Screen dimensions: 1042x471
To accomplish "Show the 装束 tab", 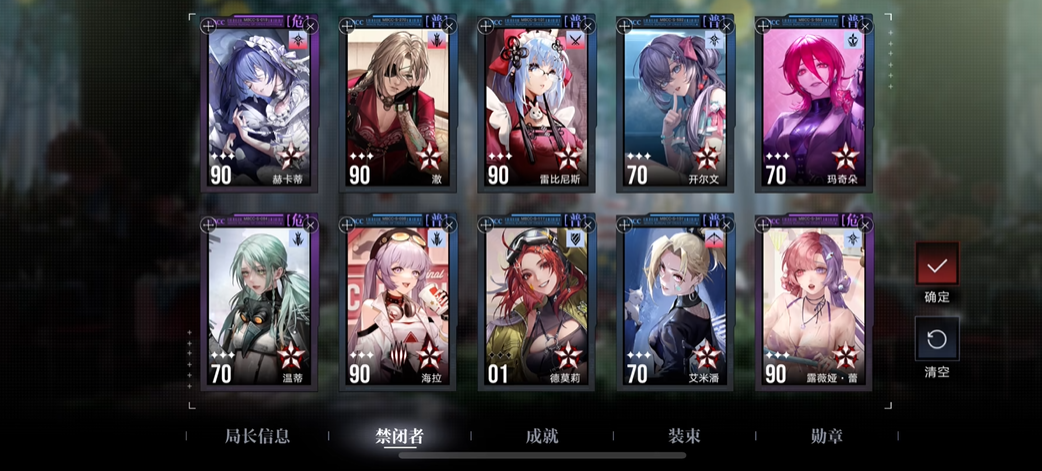I will [684, 436].
